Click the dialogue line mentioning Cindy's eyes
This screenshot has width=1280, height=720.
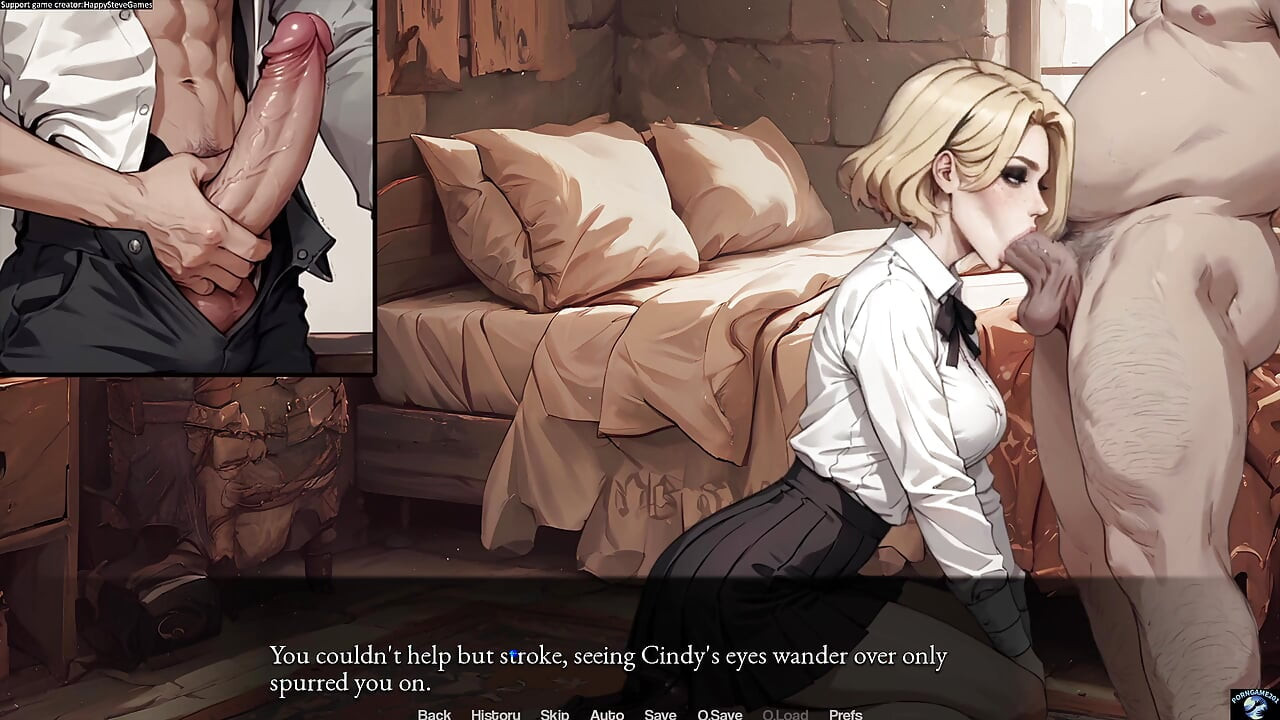(608, 656)
